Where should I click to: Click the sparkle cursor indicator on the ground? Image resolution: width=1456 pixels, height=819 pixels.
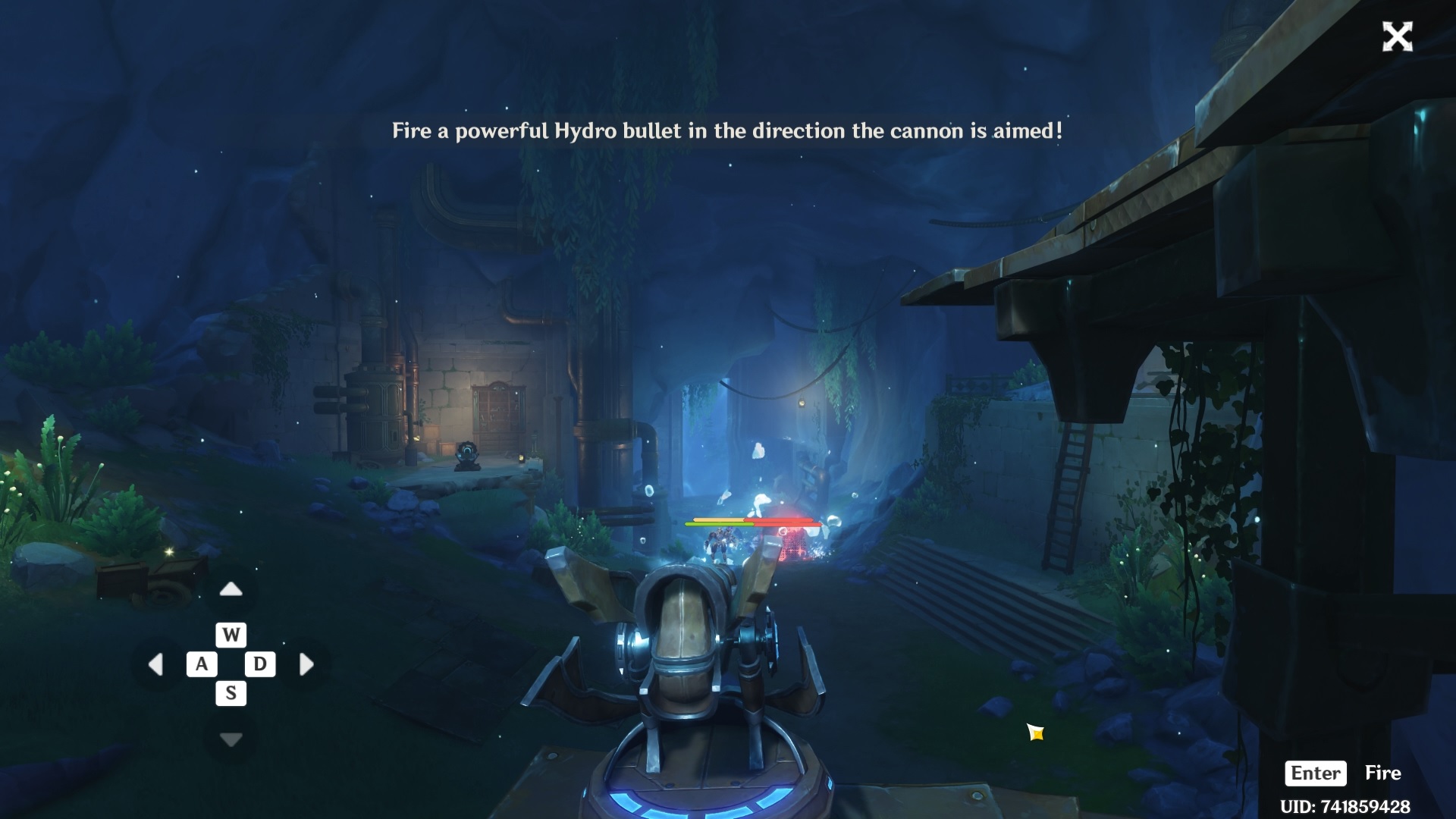coord(1034,733)
